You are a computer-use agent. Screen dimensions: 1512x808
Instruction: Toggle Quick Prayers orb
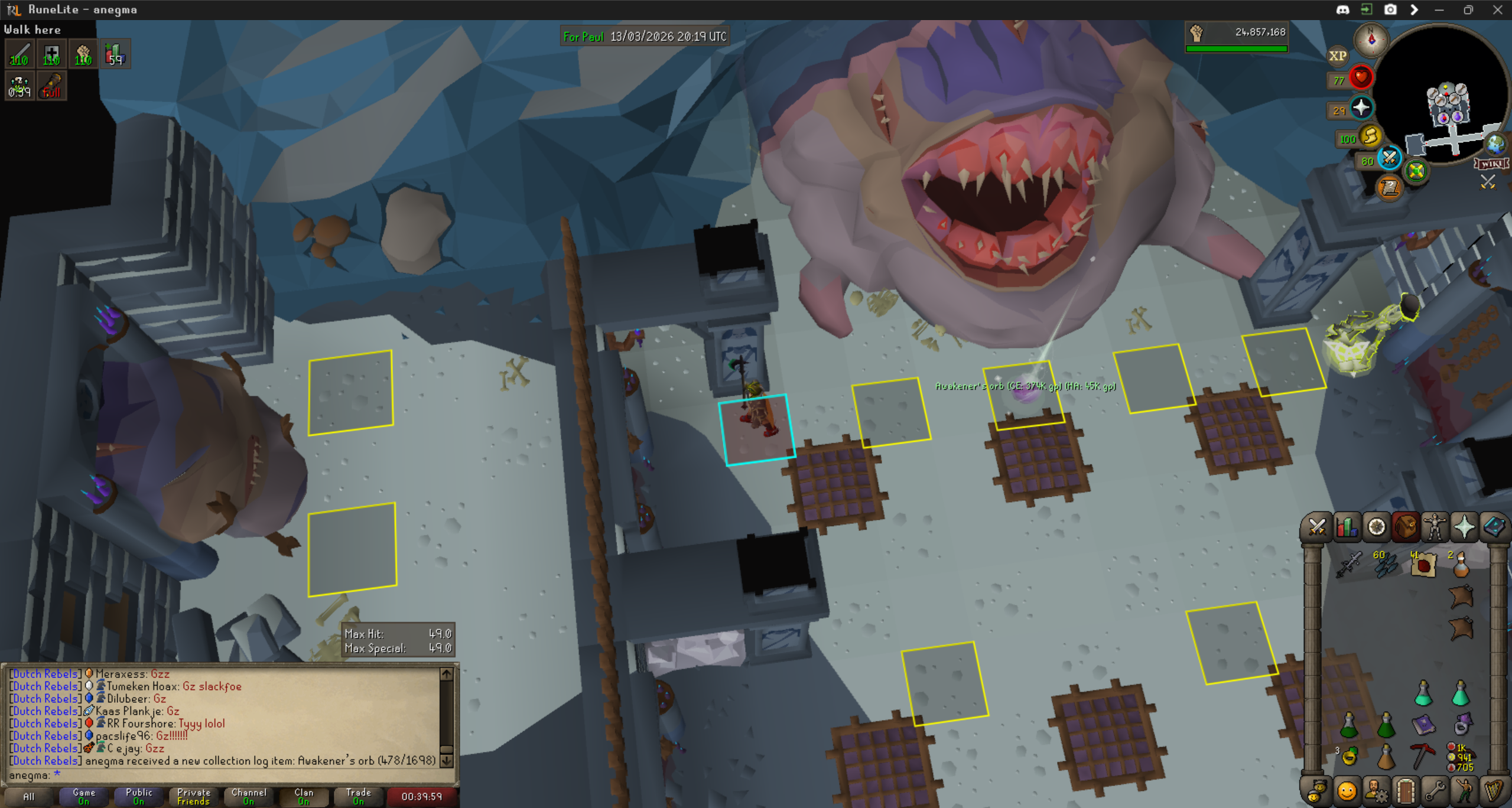click(1361, 108)
